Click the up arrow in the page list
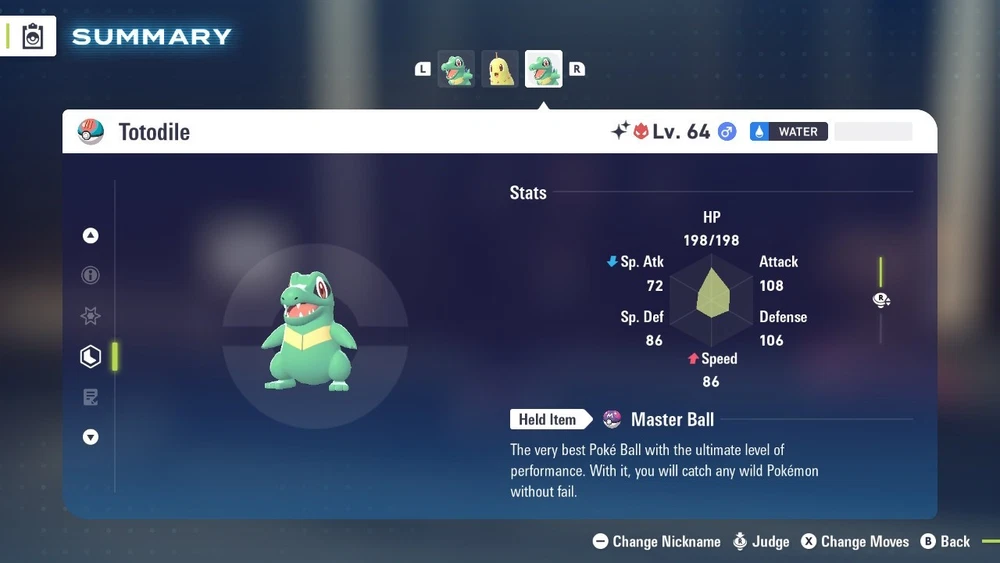The height and width of the screenshot is (563, 1000). pos(91,236)
